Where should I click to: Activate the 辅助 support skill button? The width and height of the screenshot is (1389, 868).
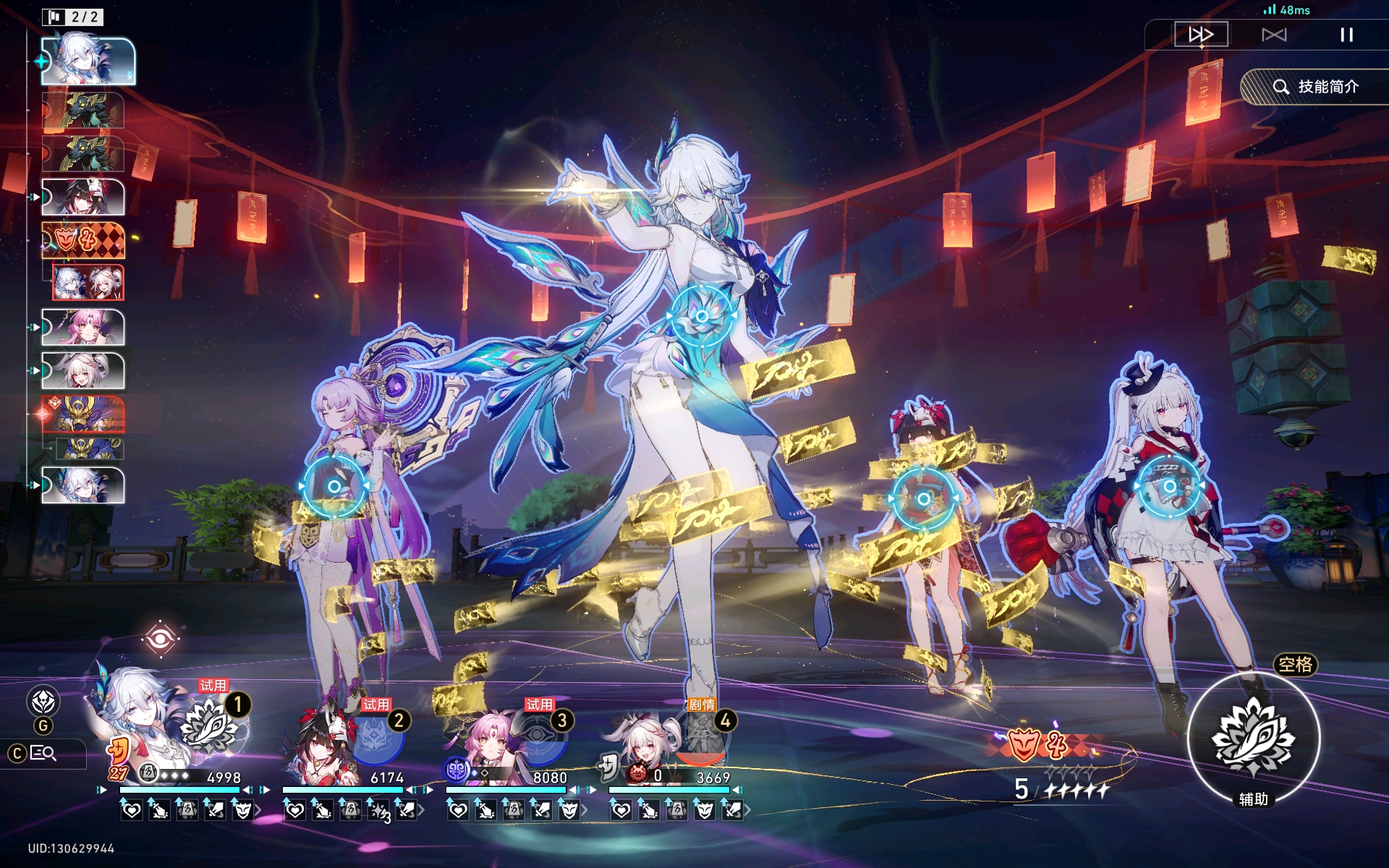1254,738
